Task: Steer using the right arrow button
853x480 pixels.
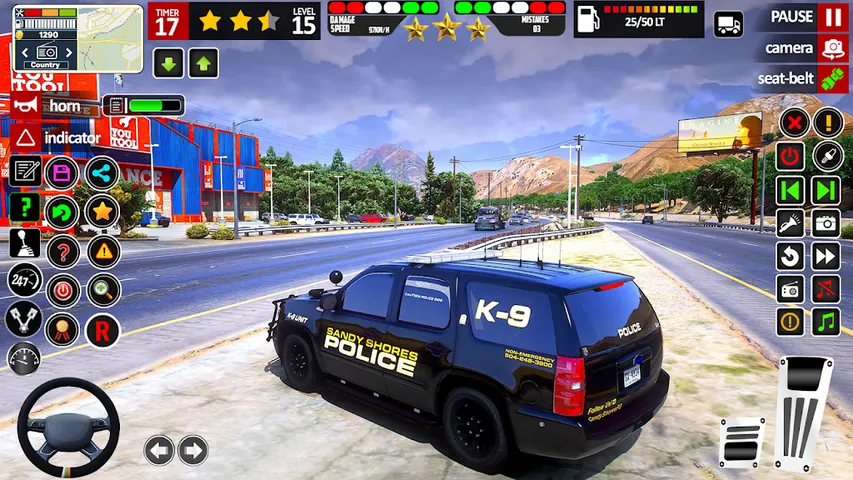Action: pos(192,450)
